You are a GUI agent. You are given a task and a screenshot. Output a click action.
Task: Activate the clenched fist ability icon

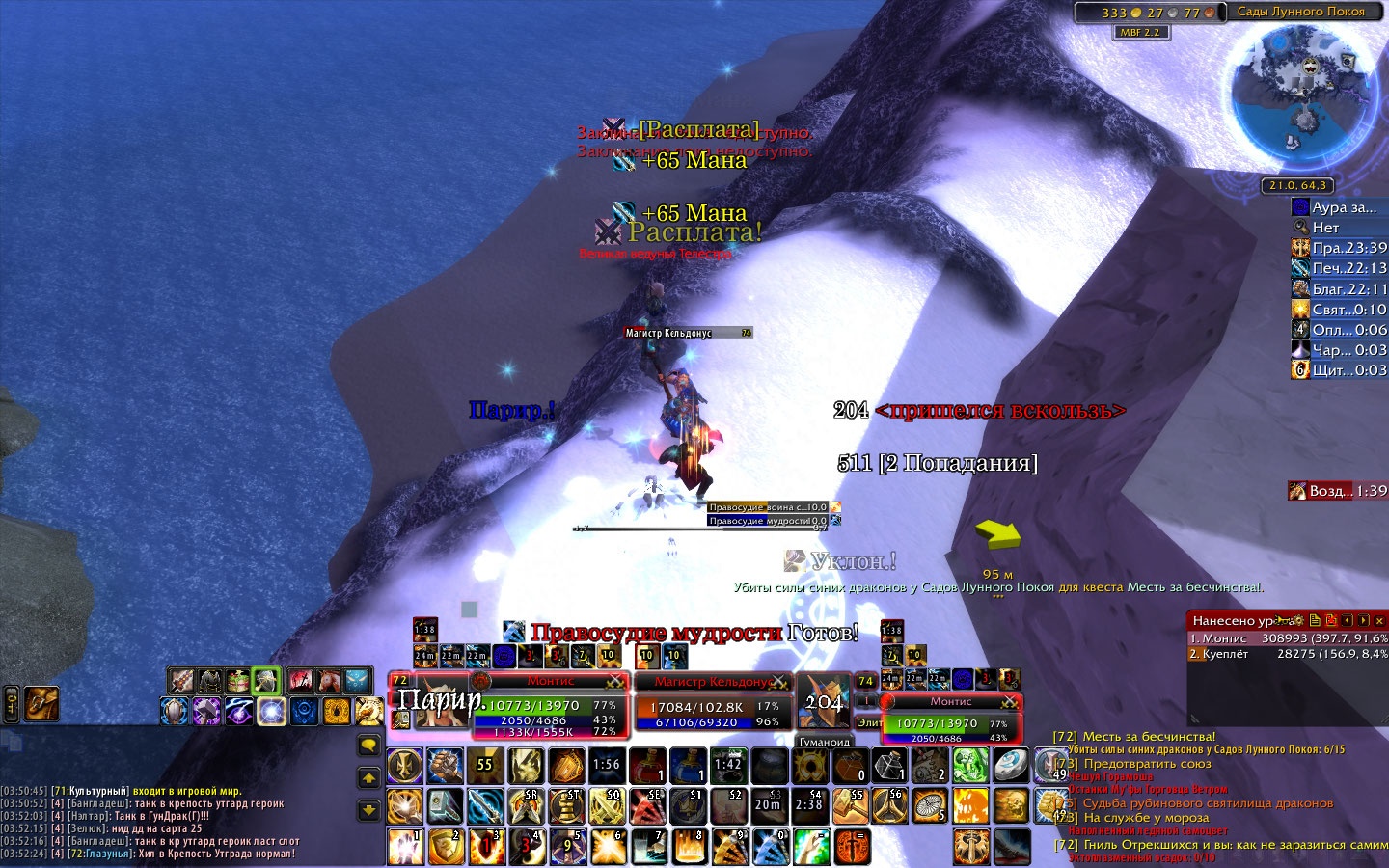pyautogui.click(x=445, y=767)
